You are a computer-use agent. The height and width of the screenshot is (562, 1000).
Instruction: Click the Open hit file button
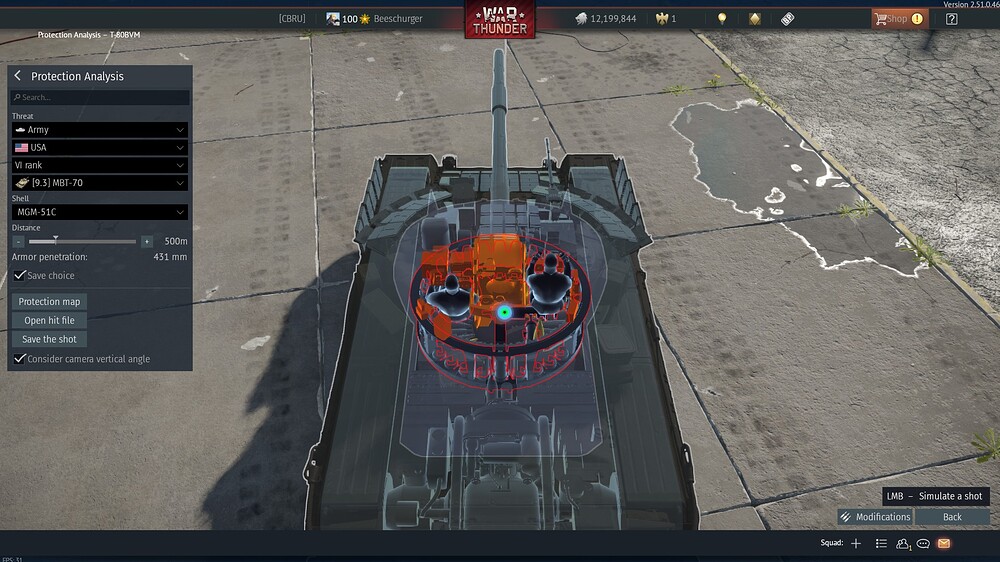[x=50, y=321]
